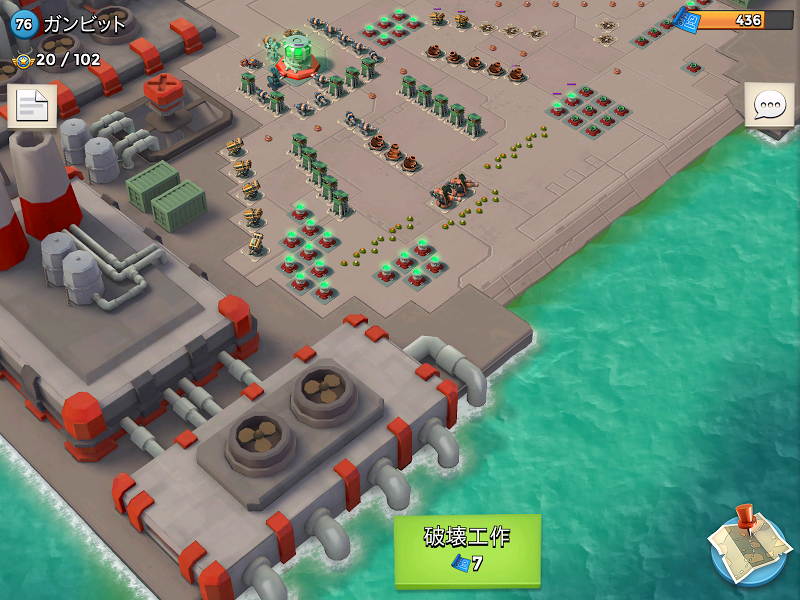Tap the green 破壊工作 sabotage button
The height and width of the screenshot is (600, 800).
(467, 549)
